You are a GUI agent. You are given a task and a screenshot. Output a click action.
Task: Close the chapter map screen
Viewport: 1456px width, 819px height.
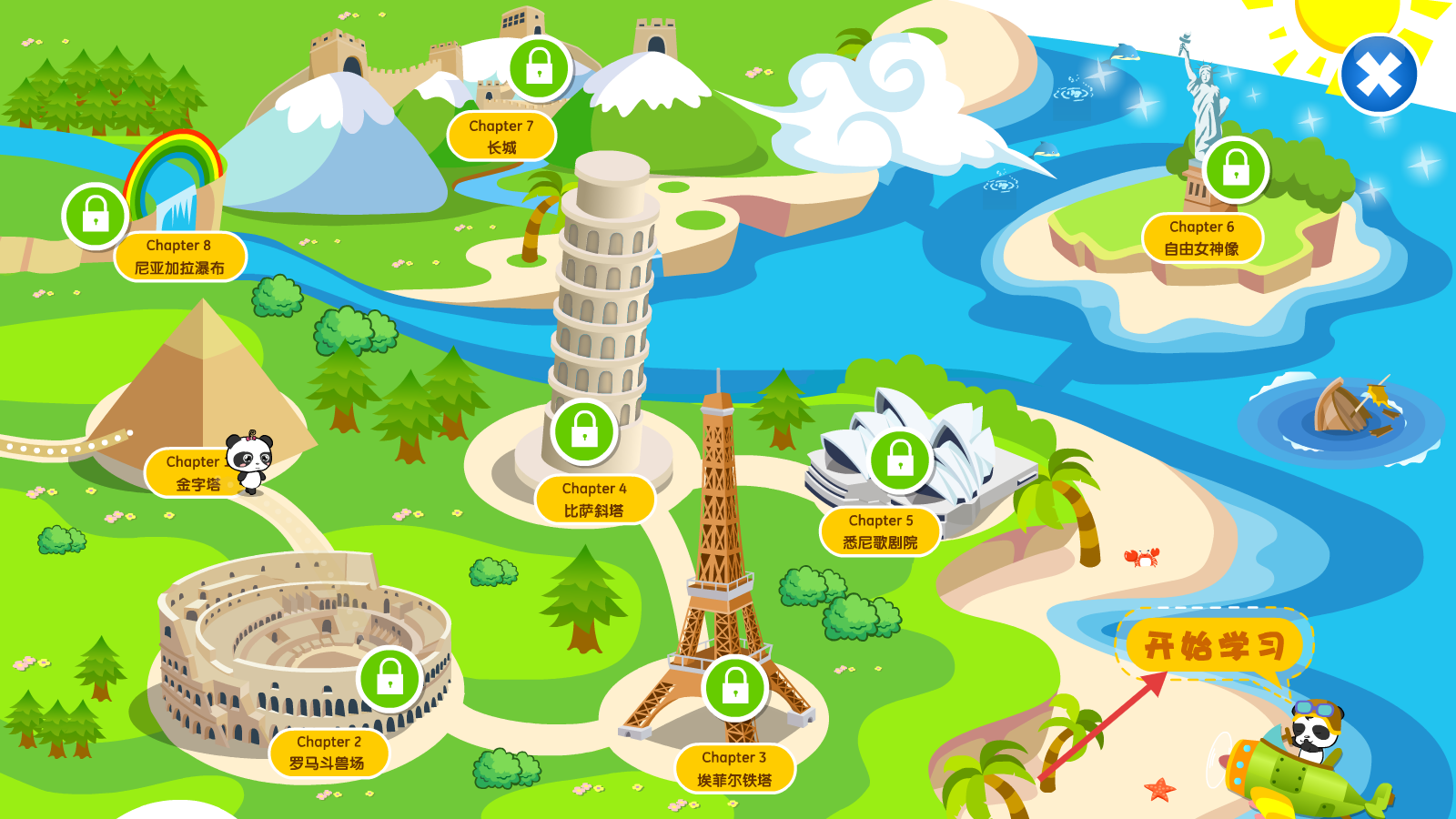point(1379,76)
